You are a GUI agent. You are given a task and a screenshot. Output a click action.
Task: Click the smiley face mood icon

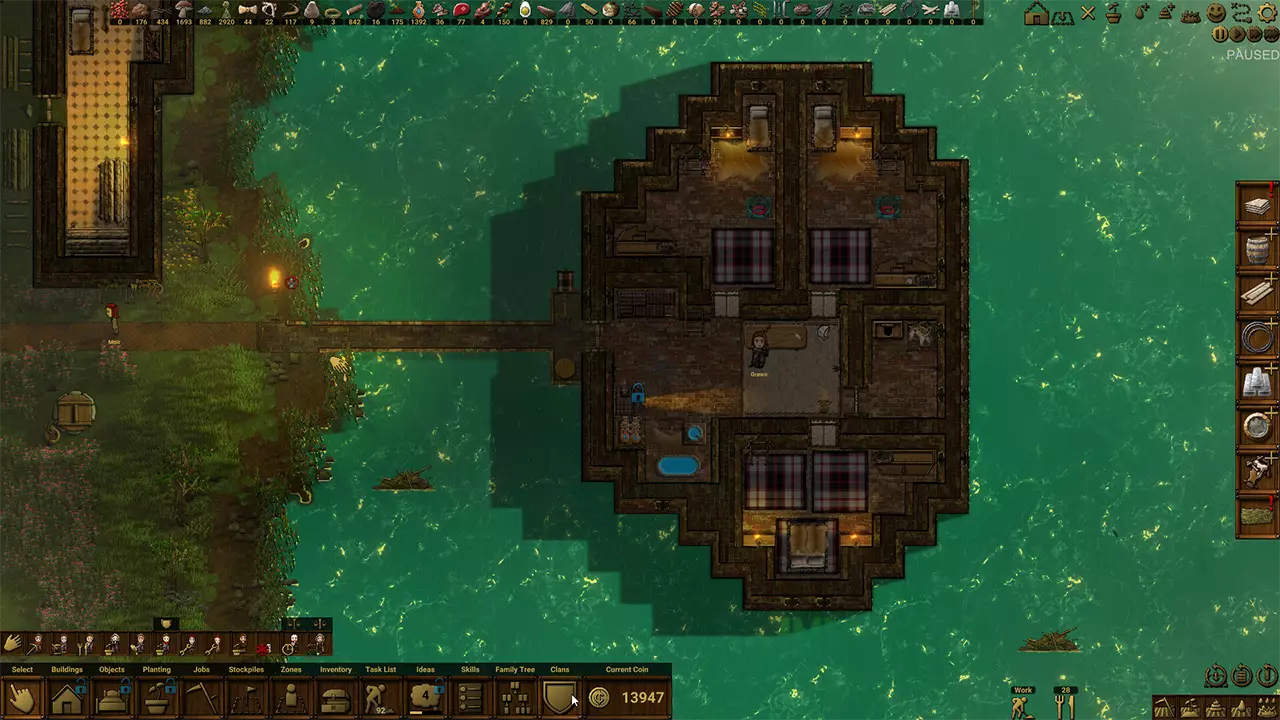(x=1216, y=13)
